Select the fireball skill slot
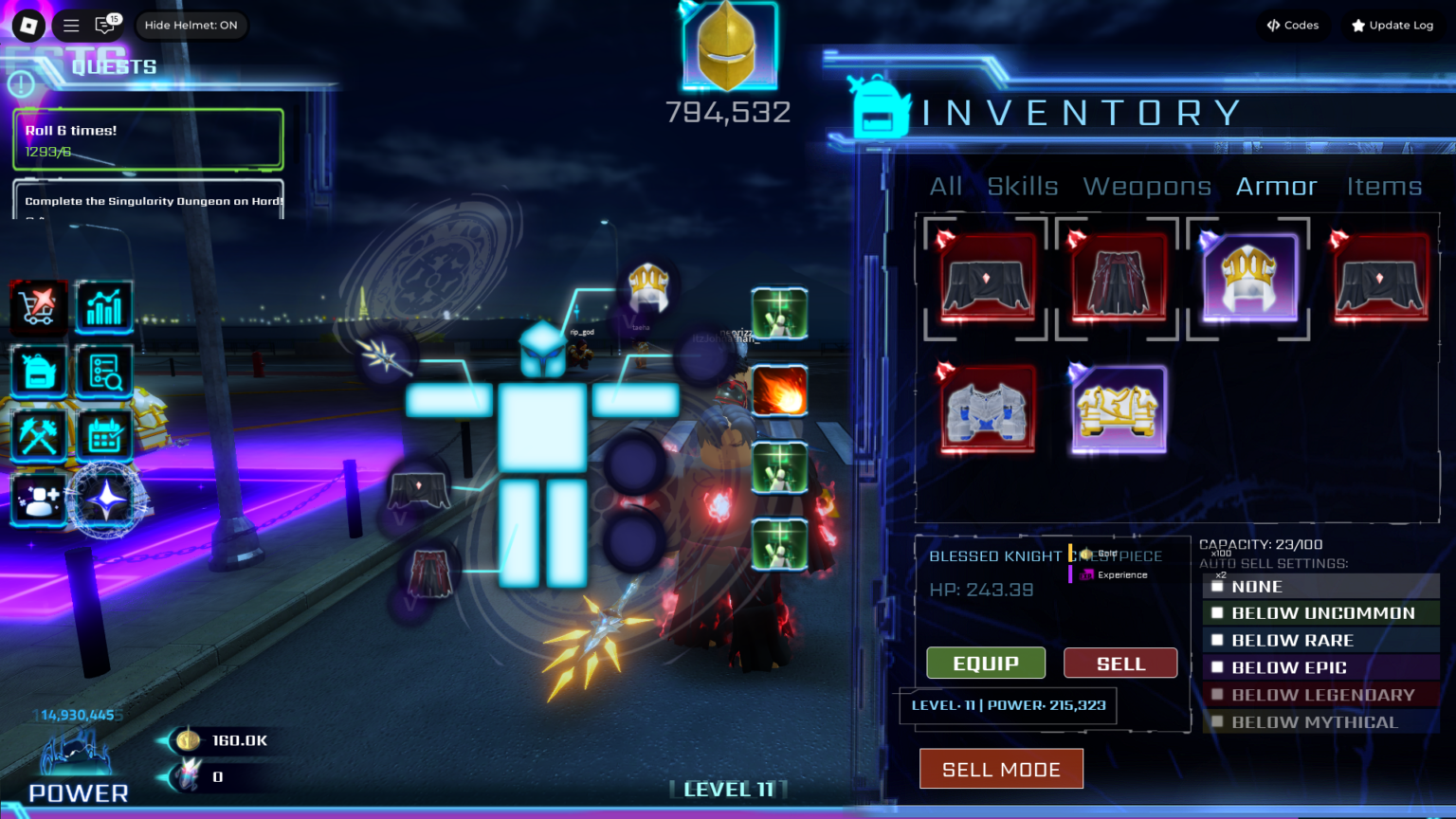Screen dimensions: 1456x819 pyautogui.click(x=779, y=391)
